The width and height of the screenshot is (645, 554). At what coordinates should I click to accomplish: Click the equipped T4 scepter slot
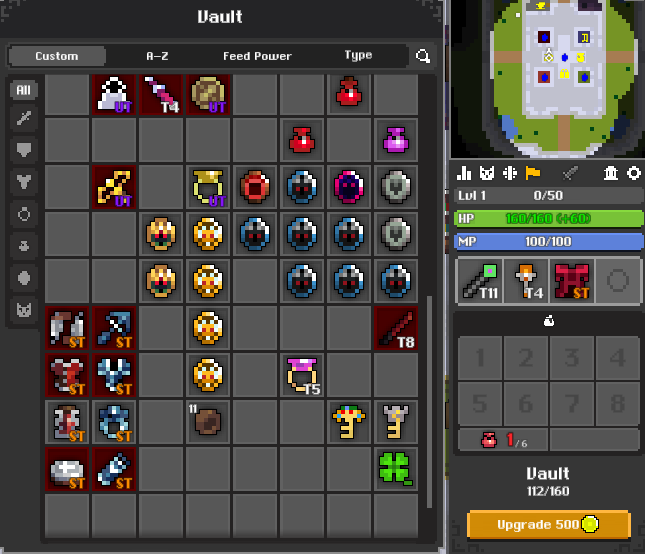tap(525, 281)
